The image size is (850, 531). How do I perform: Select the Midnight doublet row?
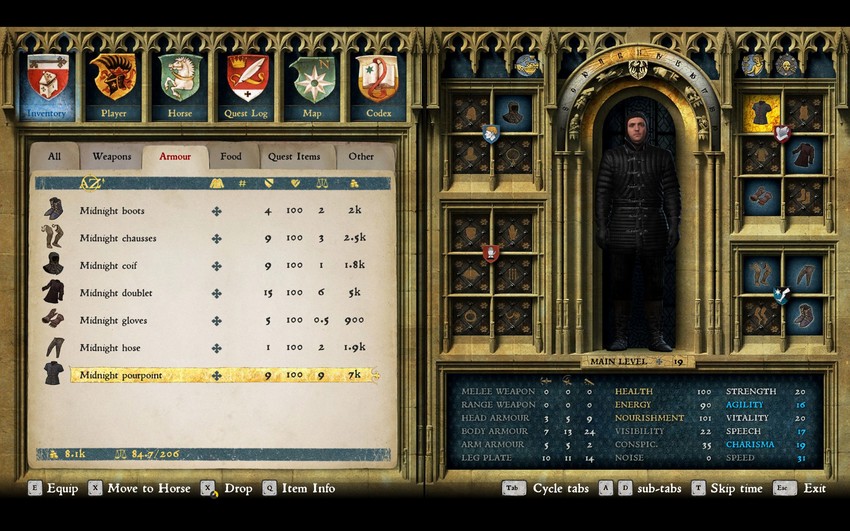[116, 293]
